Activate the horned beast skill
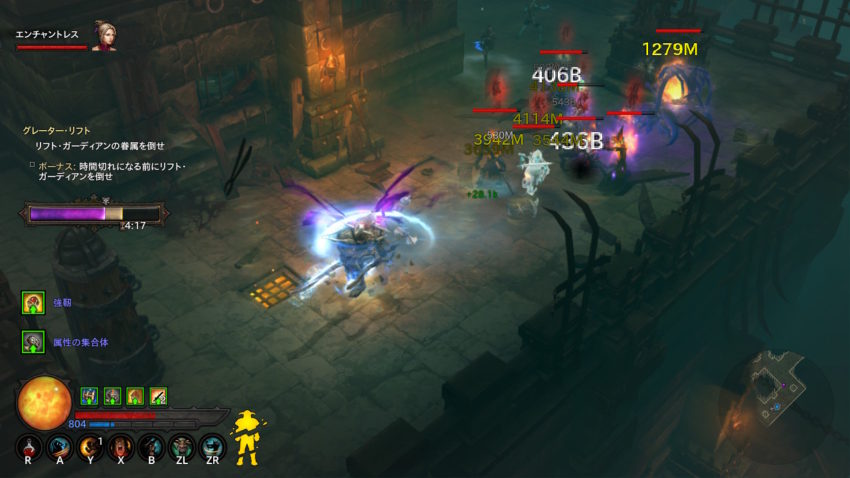The height and width of the screenshot is (478, 850). [x=181, y=447]
